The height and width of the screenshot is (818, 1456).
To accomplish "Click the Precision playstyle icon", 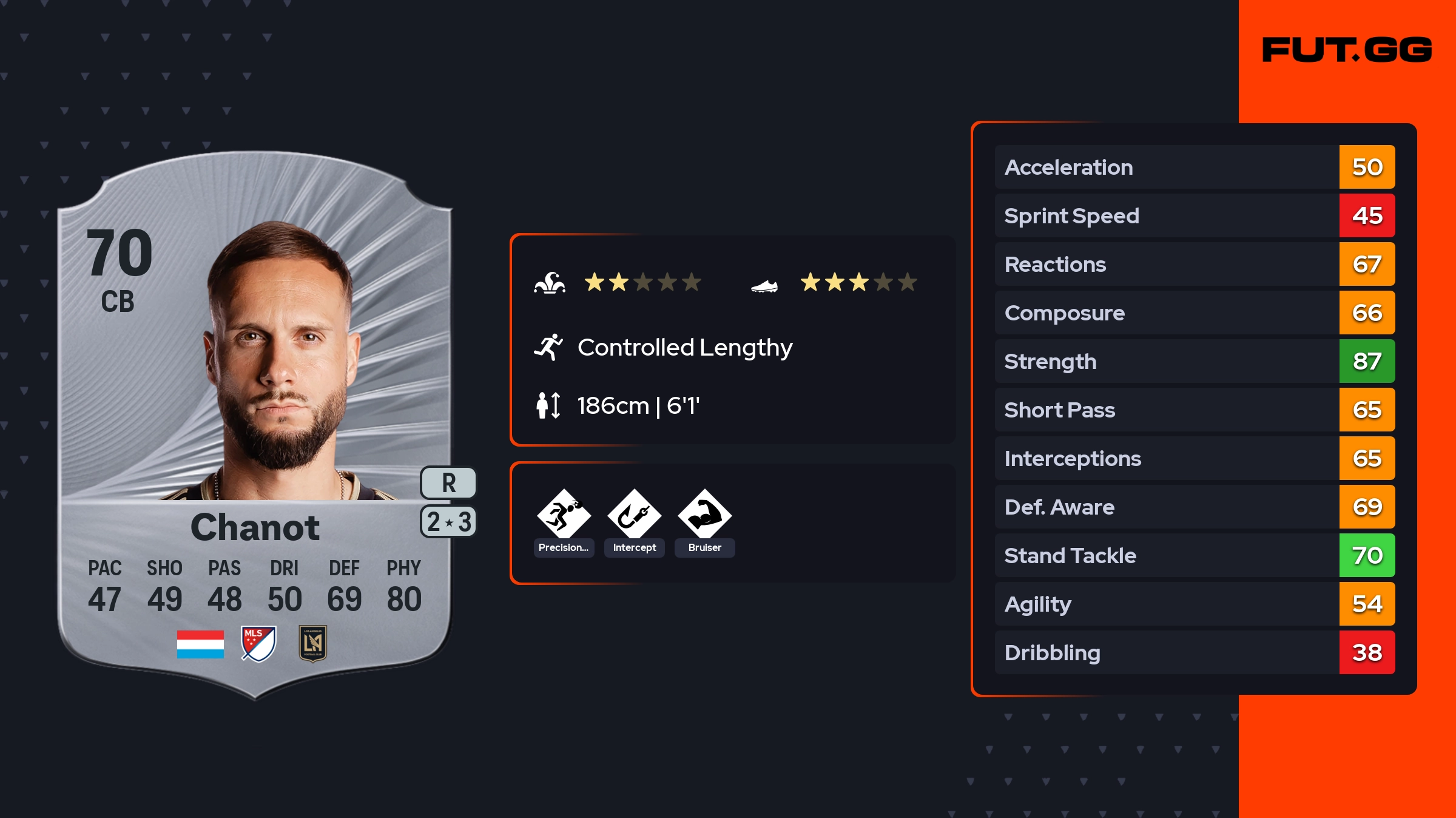I will [x=564, y=516].
